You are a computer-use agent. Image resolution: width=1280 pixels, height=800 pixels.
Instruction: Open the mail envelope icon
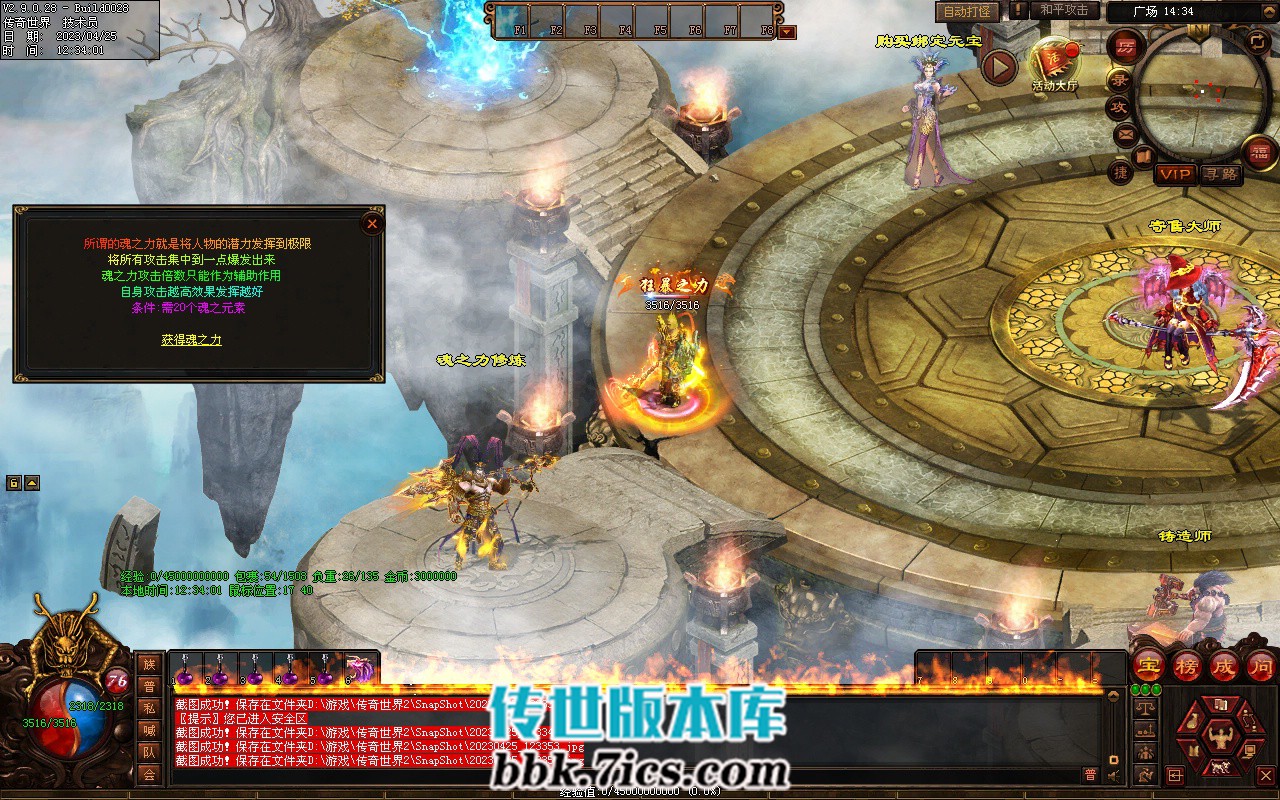[x=1126, y=134]
